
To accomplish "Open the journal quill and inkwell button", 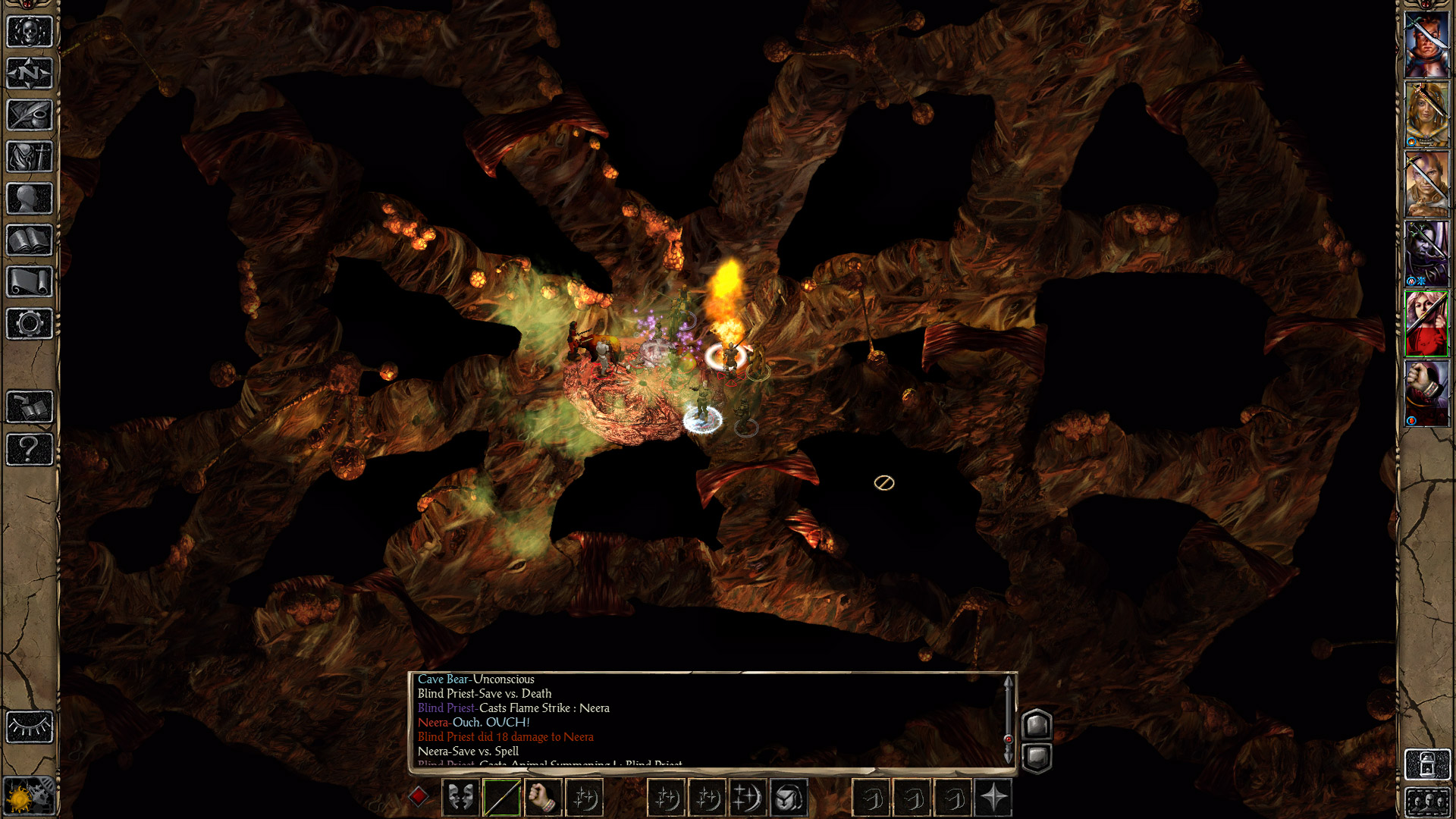I will [x=30, y=115].
